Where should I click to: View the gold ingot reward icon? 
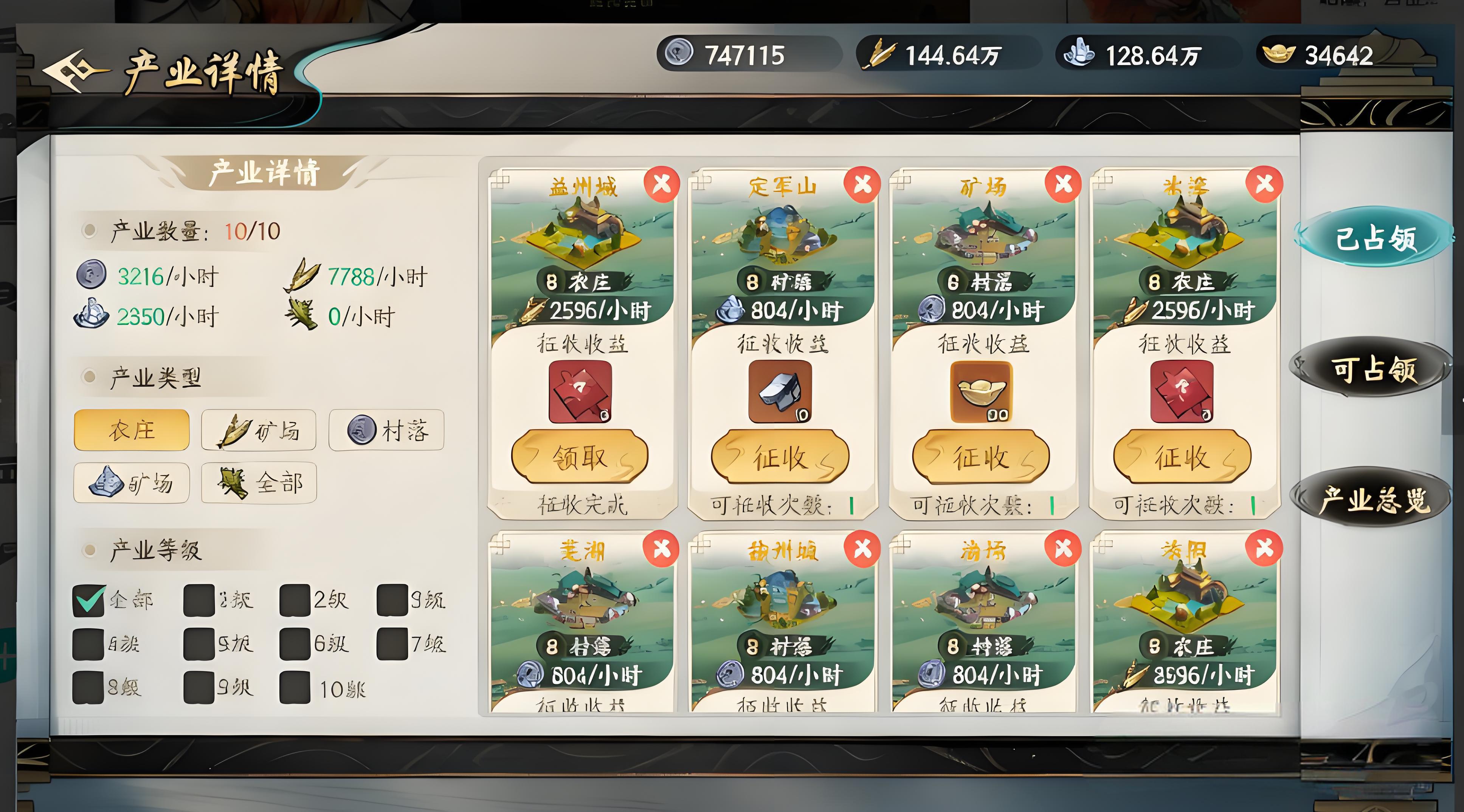(982, 392)
